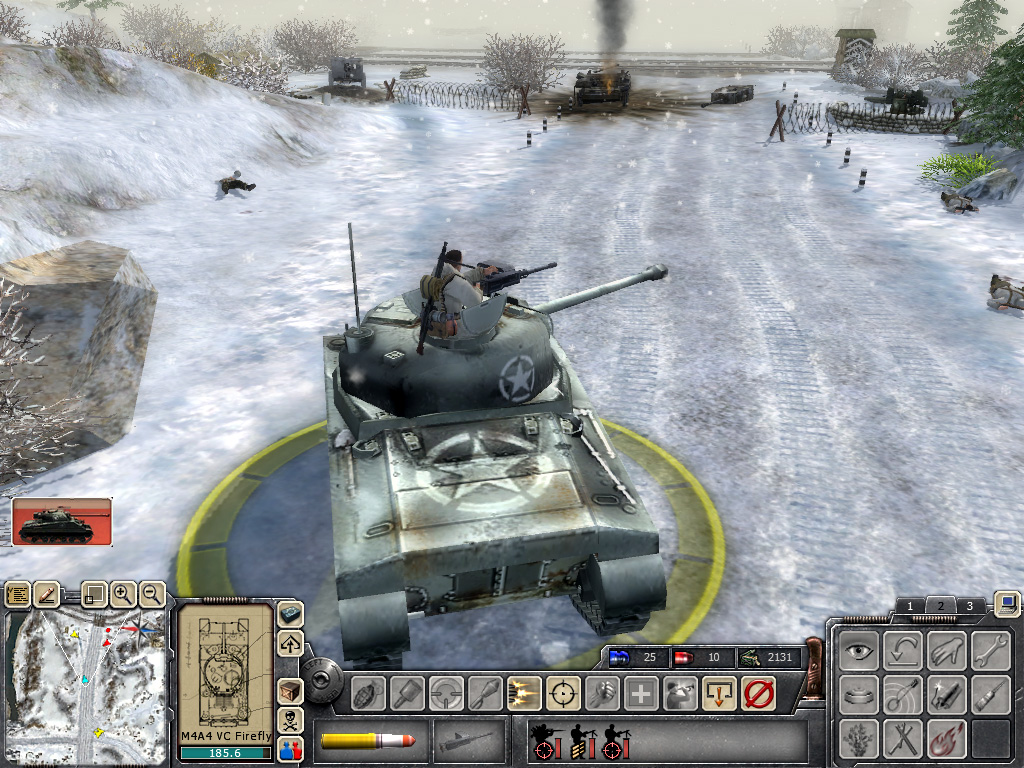The width and height of the screenshot is (1024, 768).
Task: Choose the wrench repair command
Action: [x=991, y=650]
